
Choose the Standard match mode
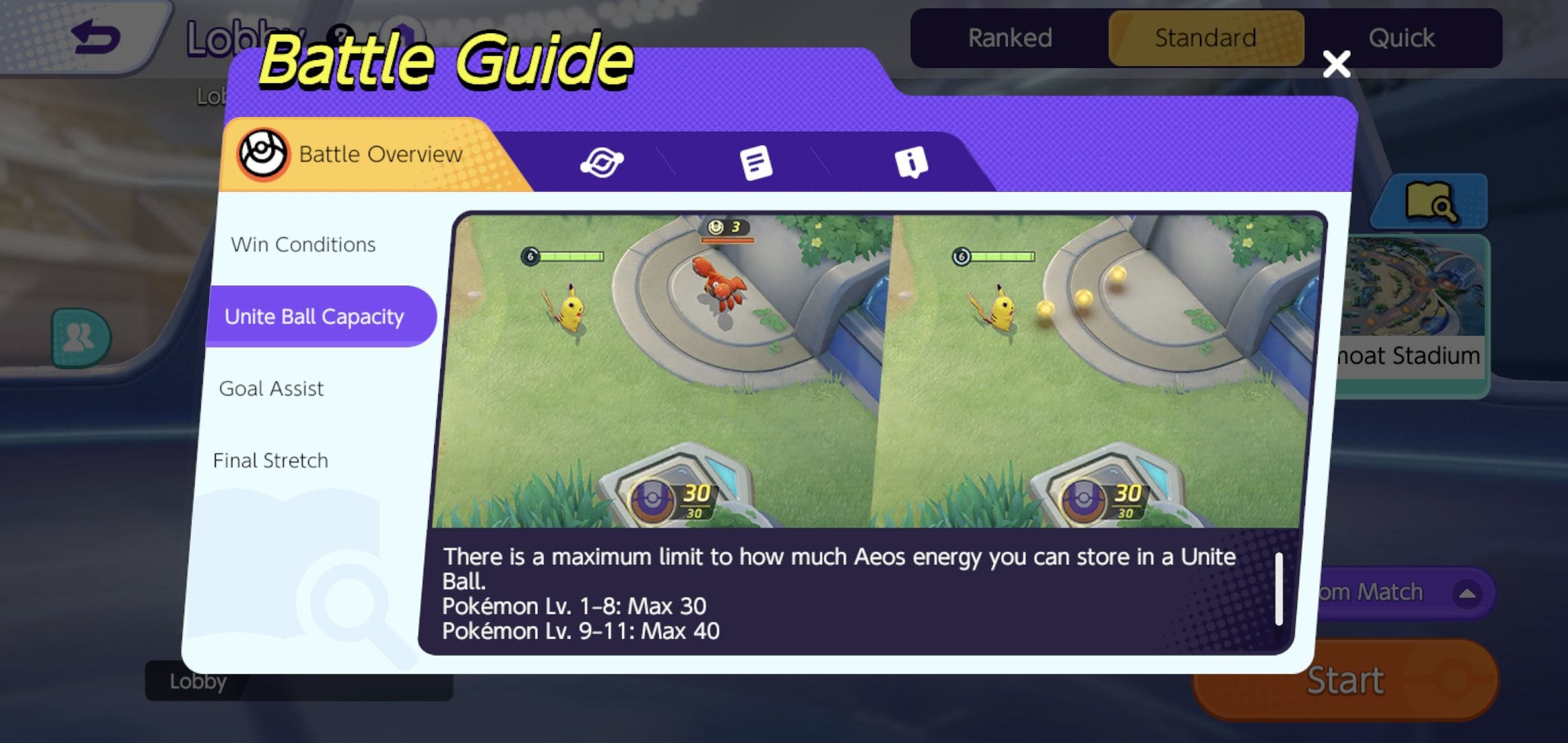click(x=1206, y=39)
